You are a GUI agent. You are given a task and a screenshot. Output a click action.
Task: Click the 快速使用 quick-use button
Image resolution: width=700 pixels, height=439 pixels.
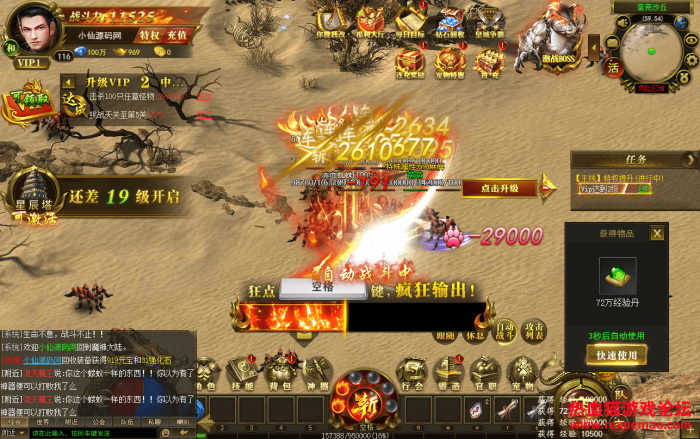616,355
